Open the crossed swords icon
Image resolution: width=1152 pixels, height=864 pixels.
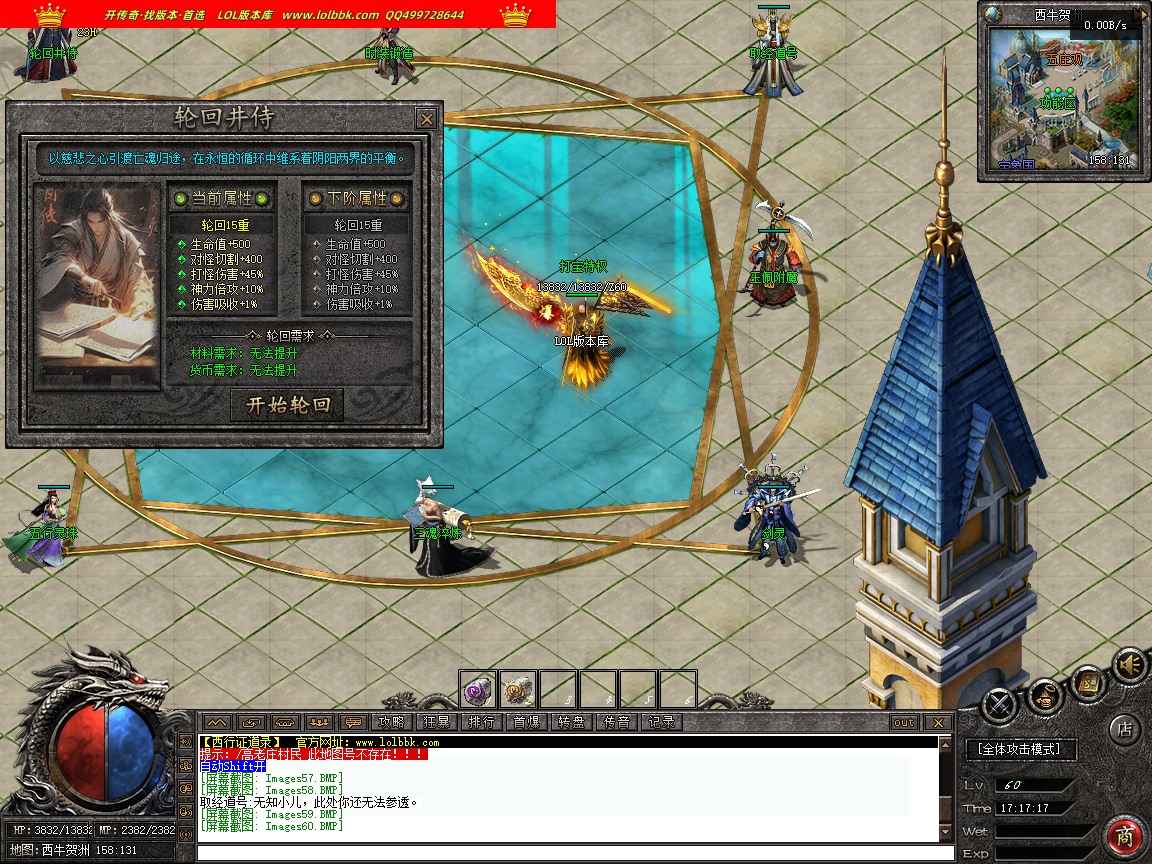[999, 705]
